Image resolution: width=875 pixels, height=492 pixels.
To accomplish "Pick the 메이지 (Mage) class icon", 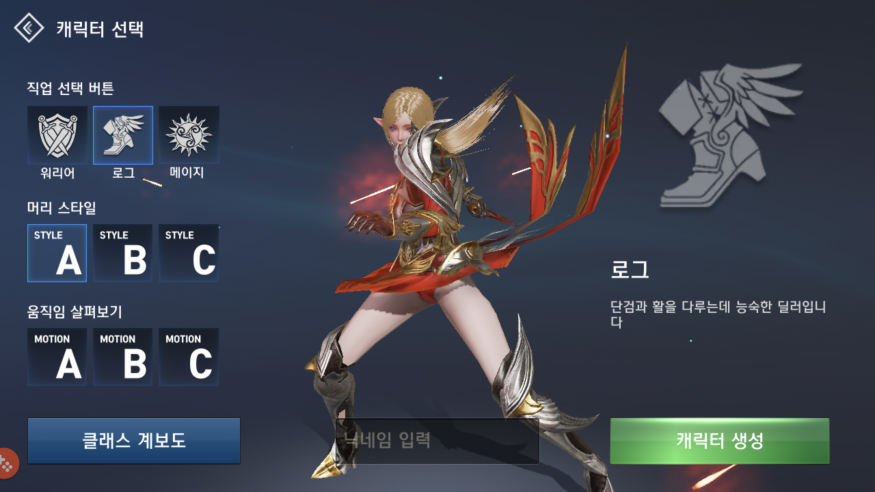I will pos(188,135).
